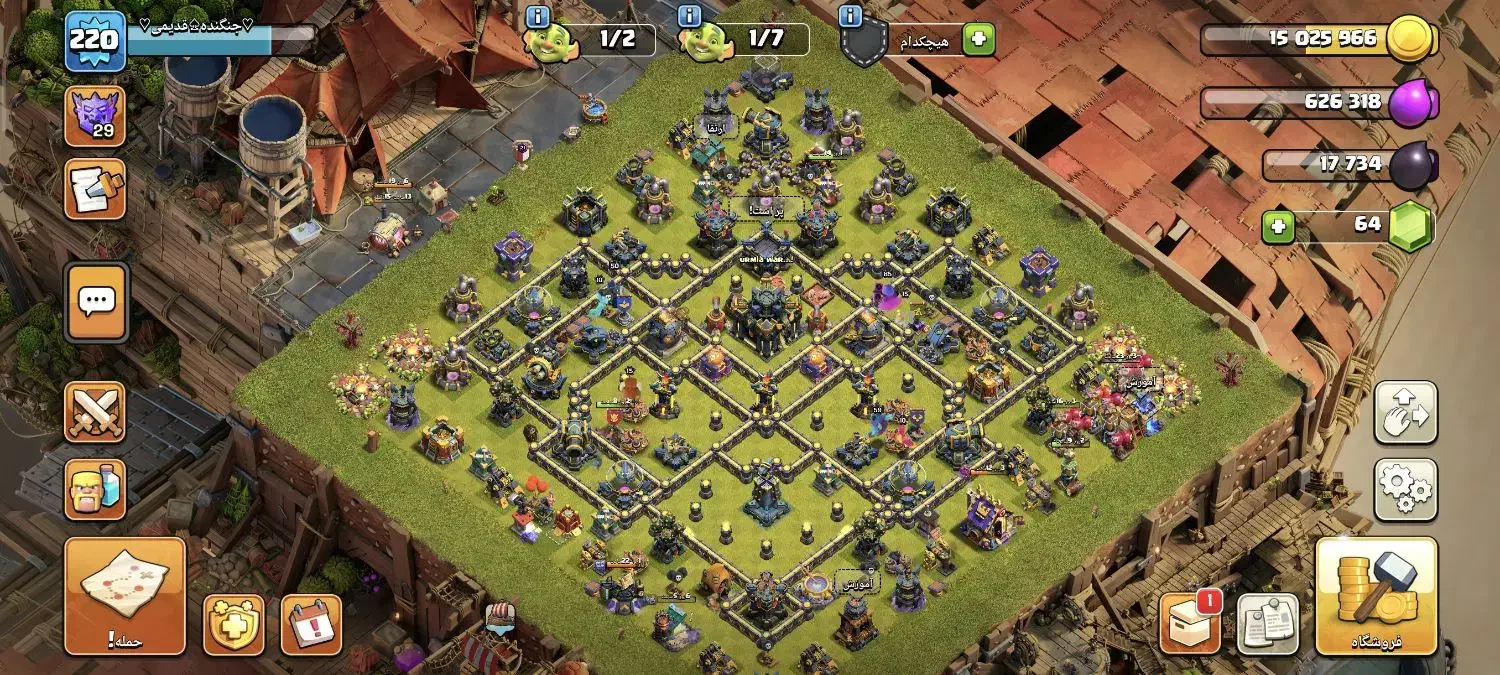Open the gold shield plus pass button
This screenshot has width=1500, height=675.
234,625
